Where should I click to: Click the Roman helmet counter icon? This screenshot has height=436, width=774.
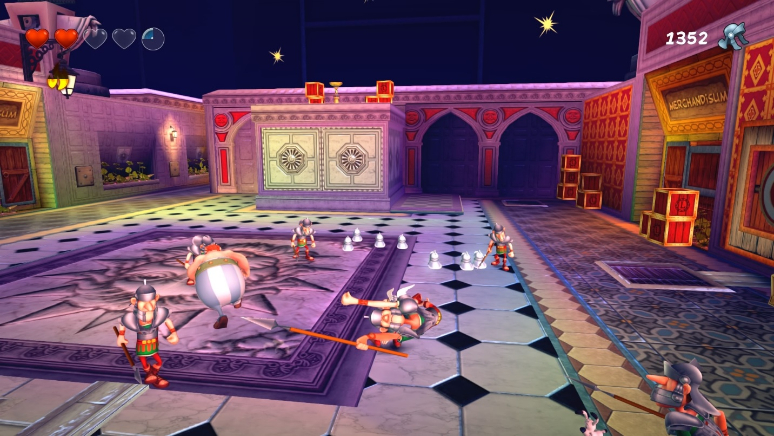(733, 36)
